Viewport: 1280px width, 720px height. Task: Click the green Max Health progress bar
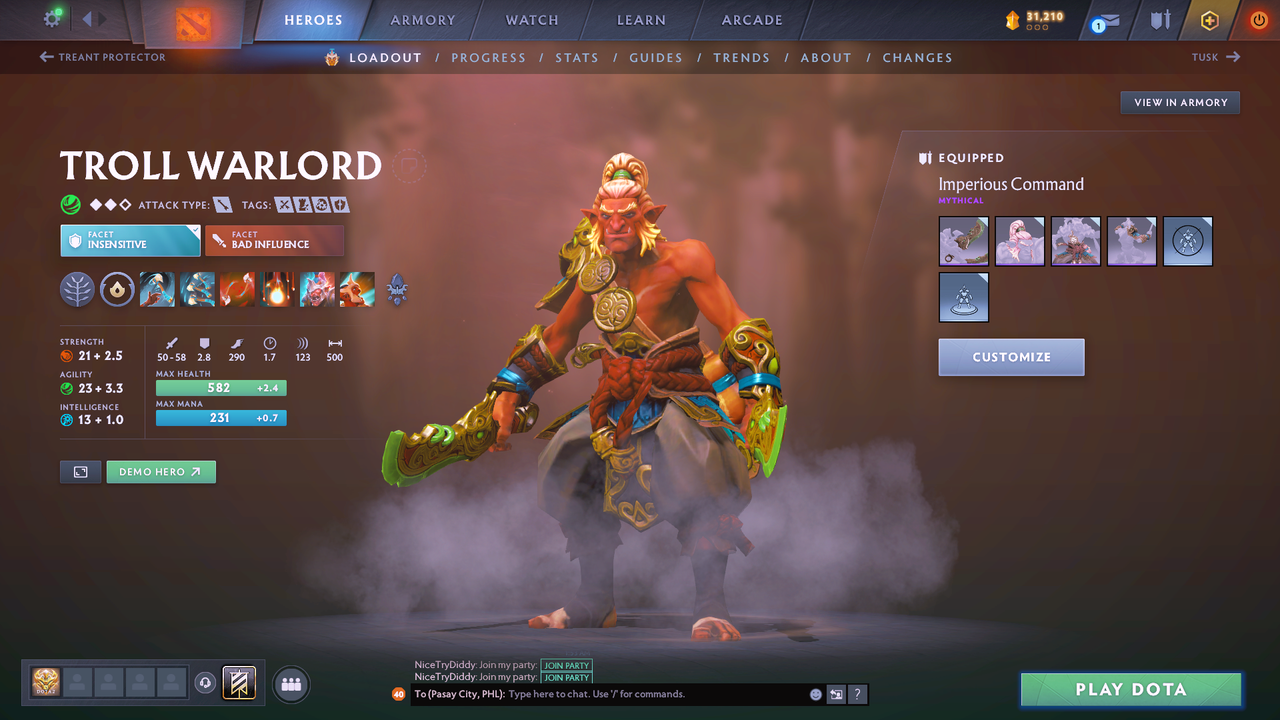coord(221,387)
